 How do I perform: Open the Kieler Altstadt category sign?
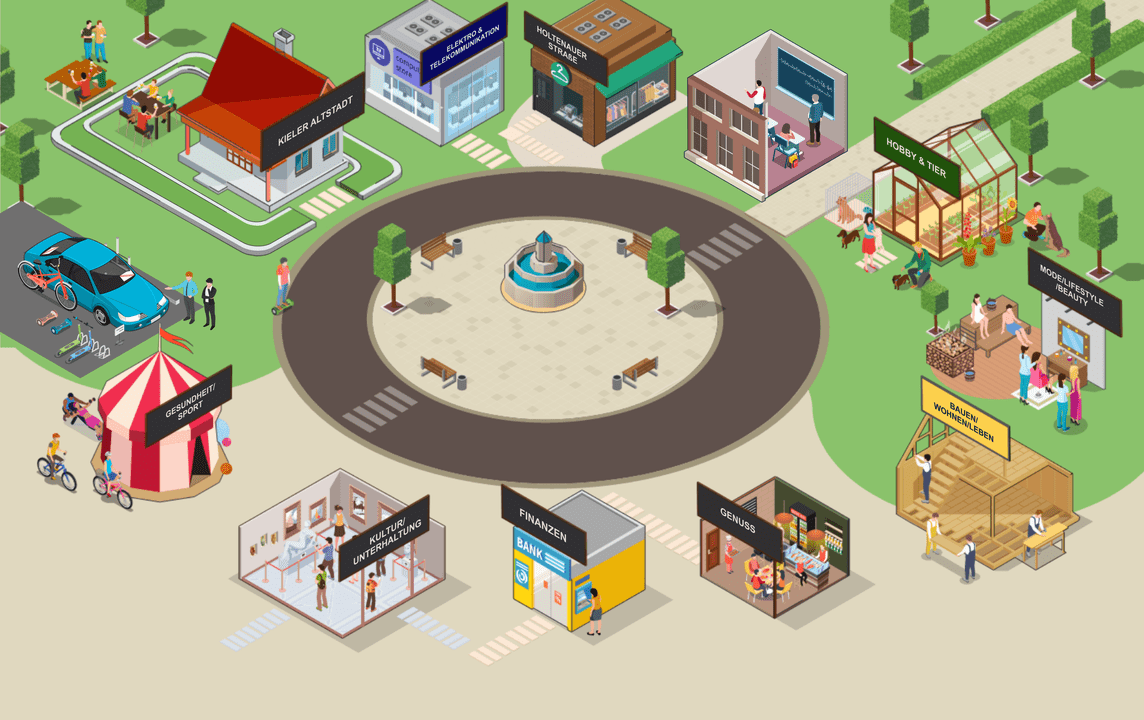pos(312,120)
